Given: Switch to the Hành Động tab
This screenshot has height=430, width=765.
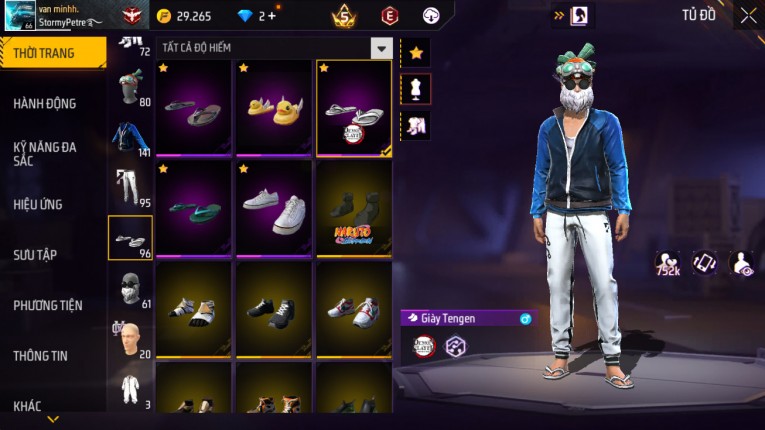Looking at the screenshot, I should pyautogui.click(x=45, y=103).
